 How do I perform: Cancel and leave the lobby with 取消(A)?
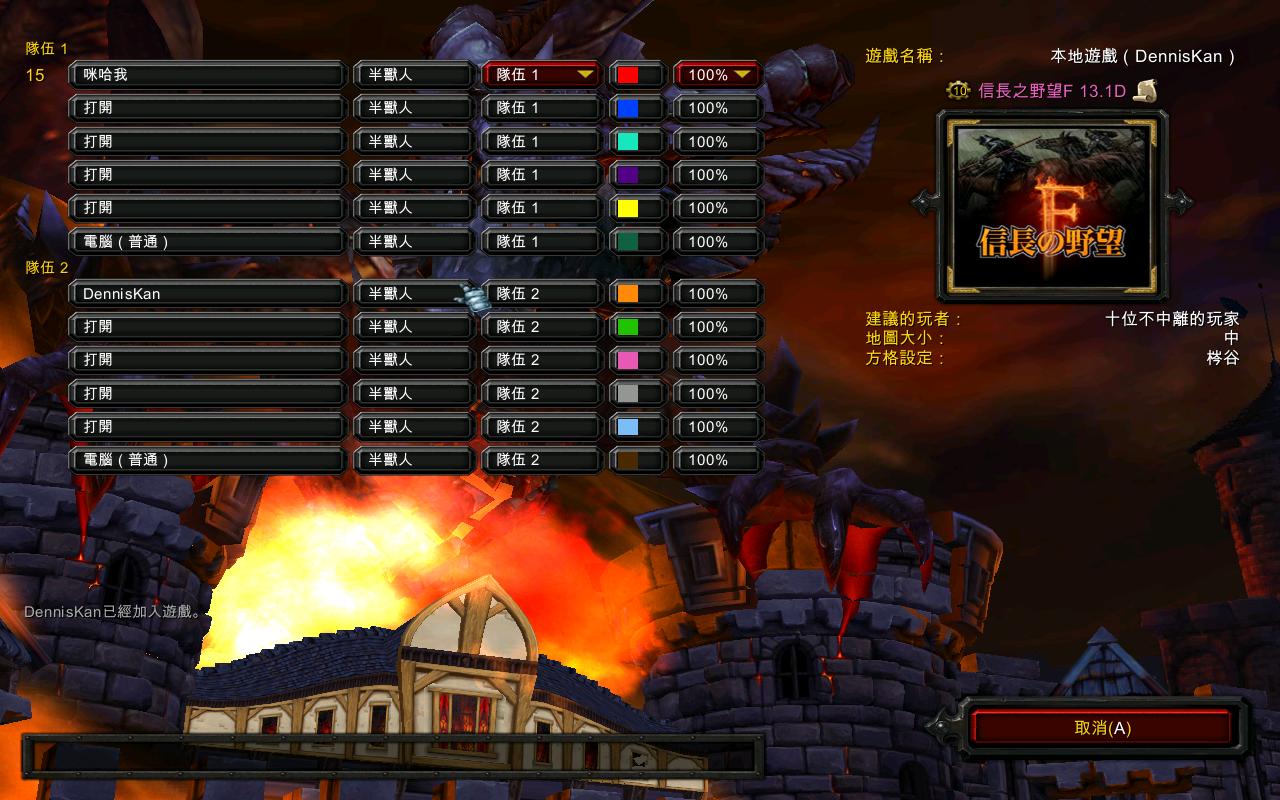pos(1102,728)
